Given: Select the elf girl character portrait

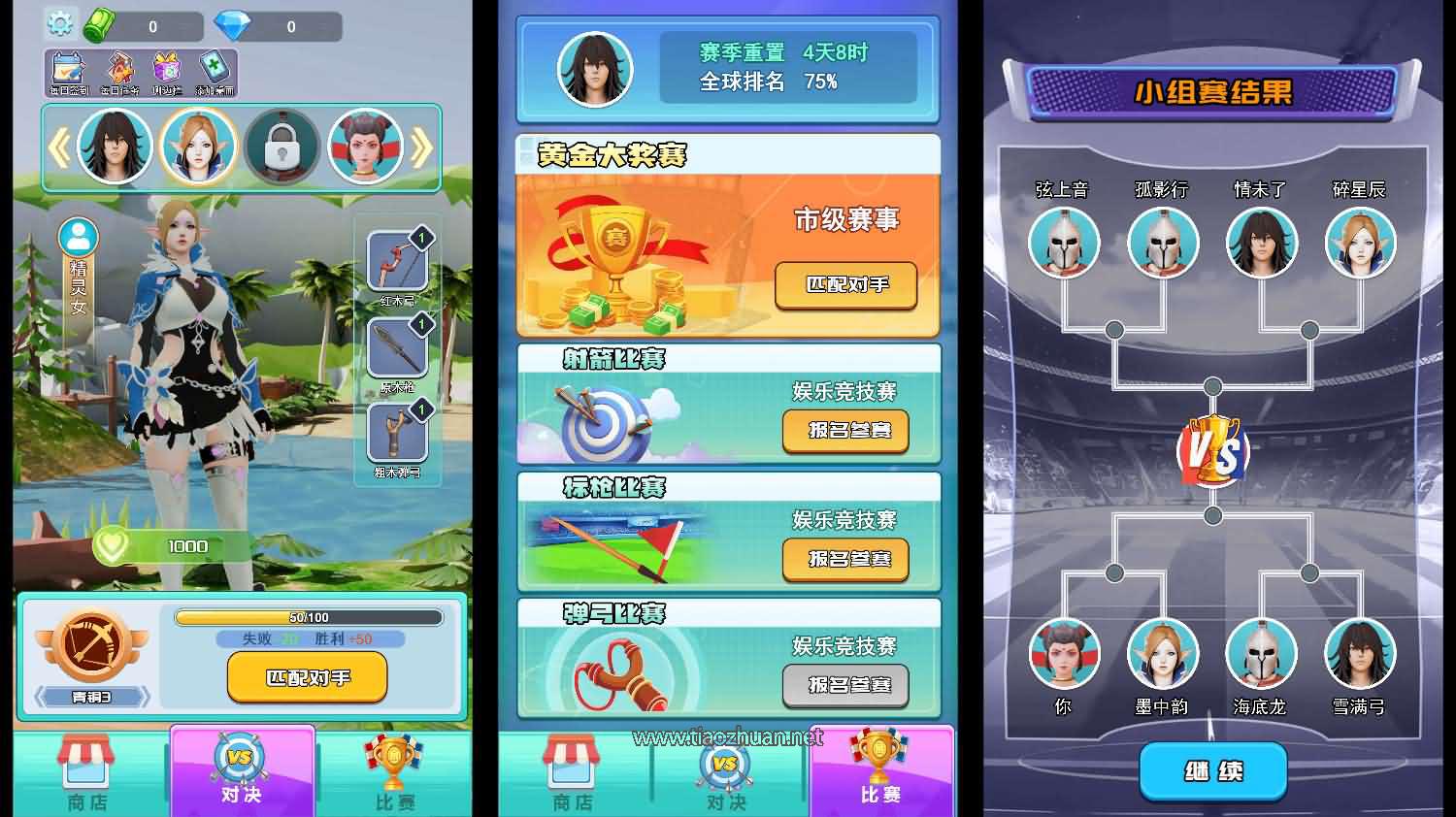Looking at the screenshot, I should [199, 146].
